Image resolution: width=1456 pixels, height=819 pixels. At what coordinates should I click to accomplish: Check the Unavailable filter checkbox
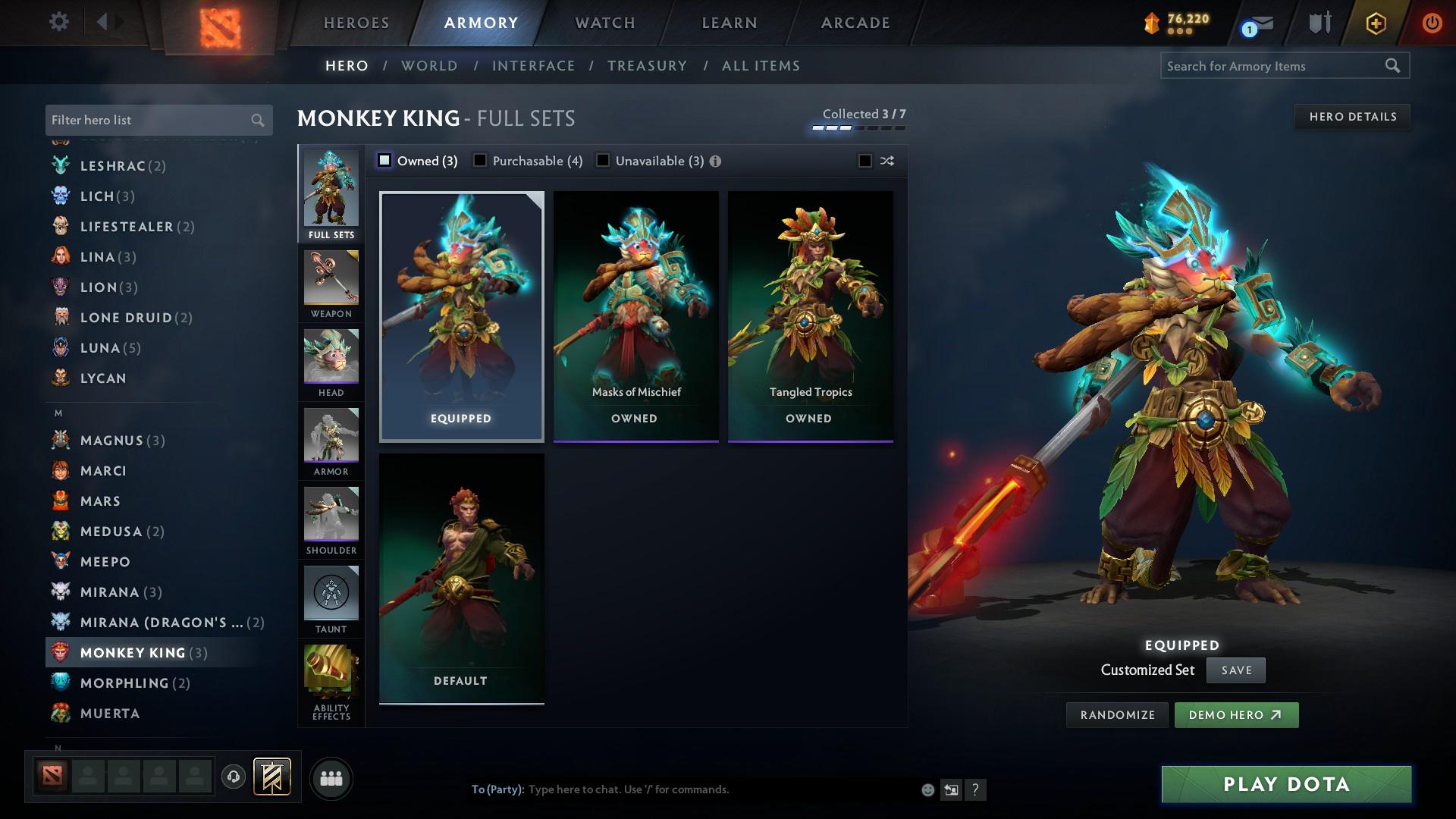click(603, 161)
